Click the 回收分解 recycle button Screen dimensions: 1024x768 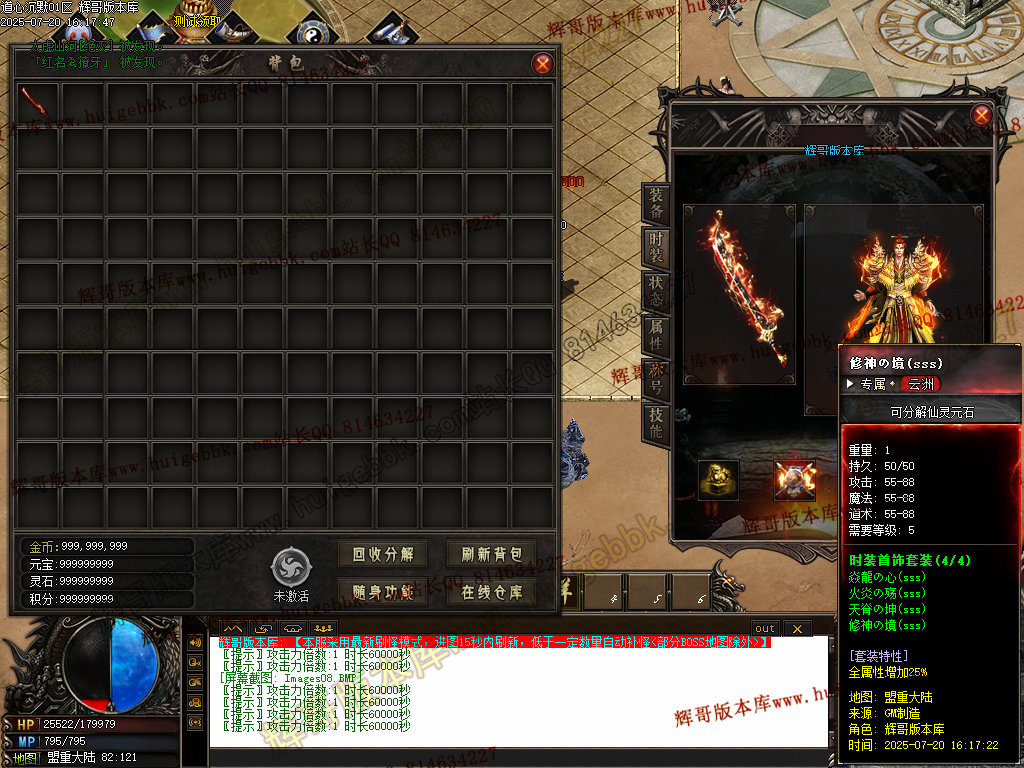tap(382, 554)
